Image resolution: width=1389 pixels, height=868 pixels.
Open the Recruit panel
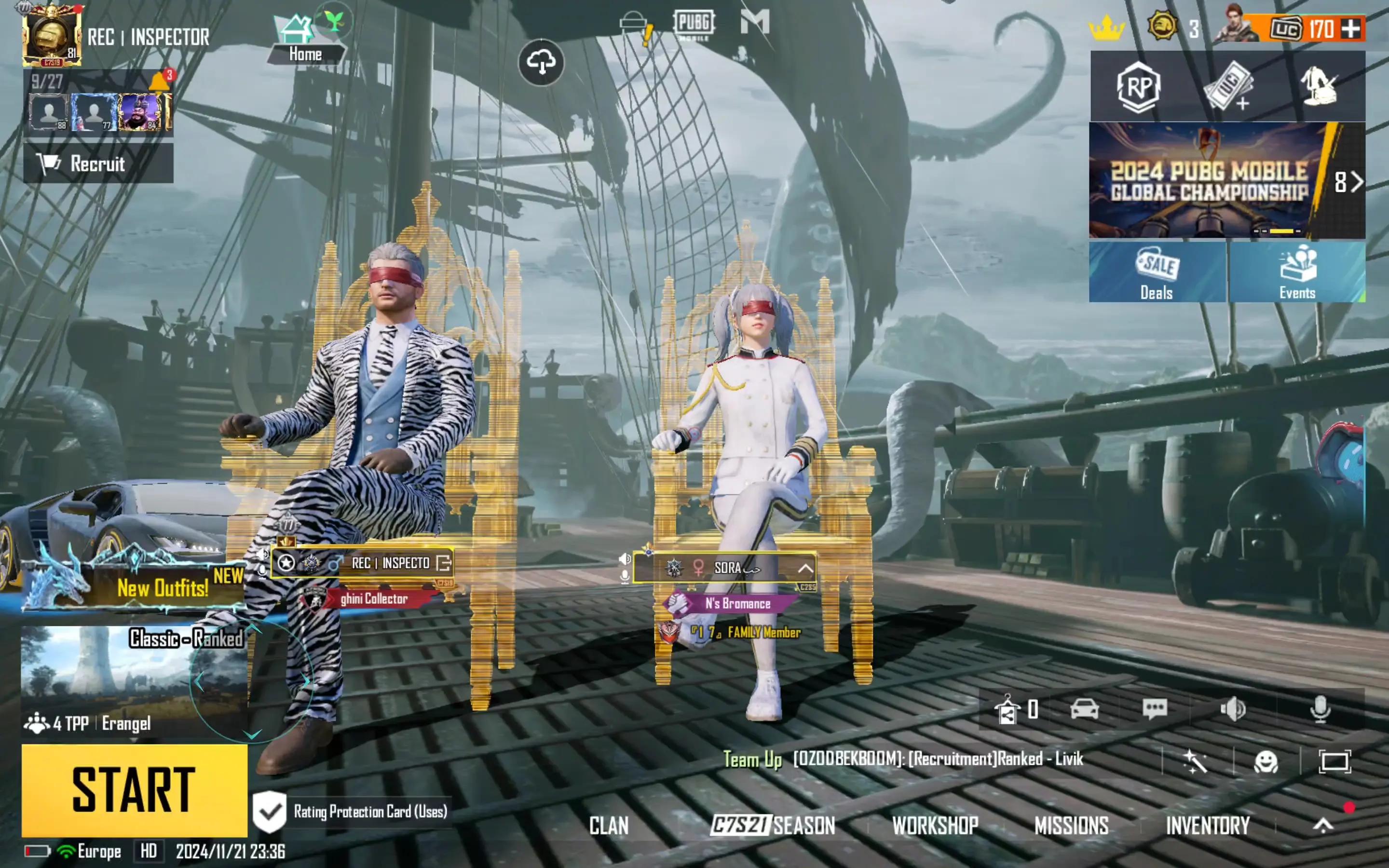tap(97, 163)
